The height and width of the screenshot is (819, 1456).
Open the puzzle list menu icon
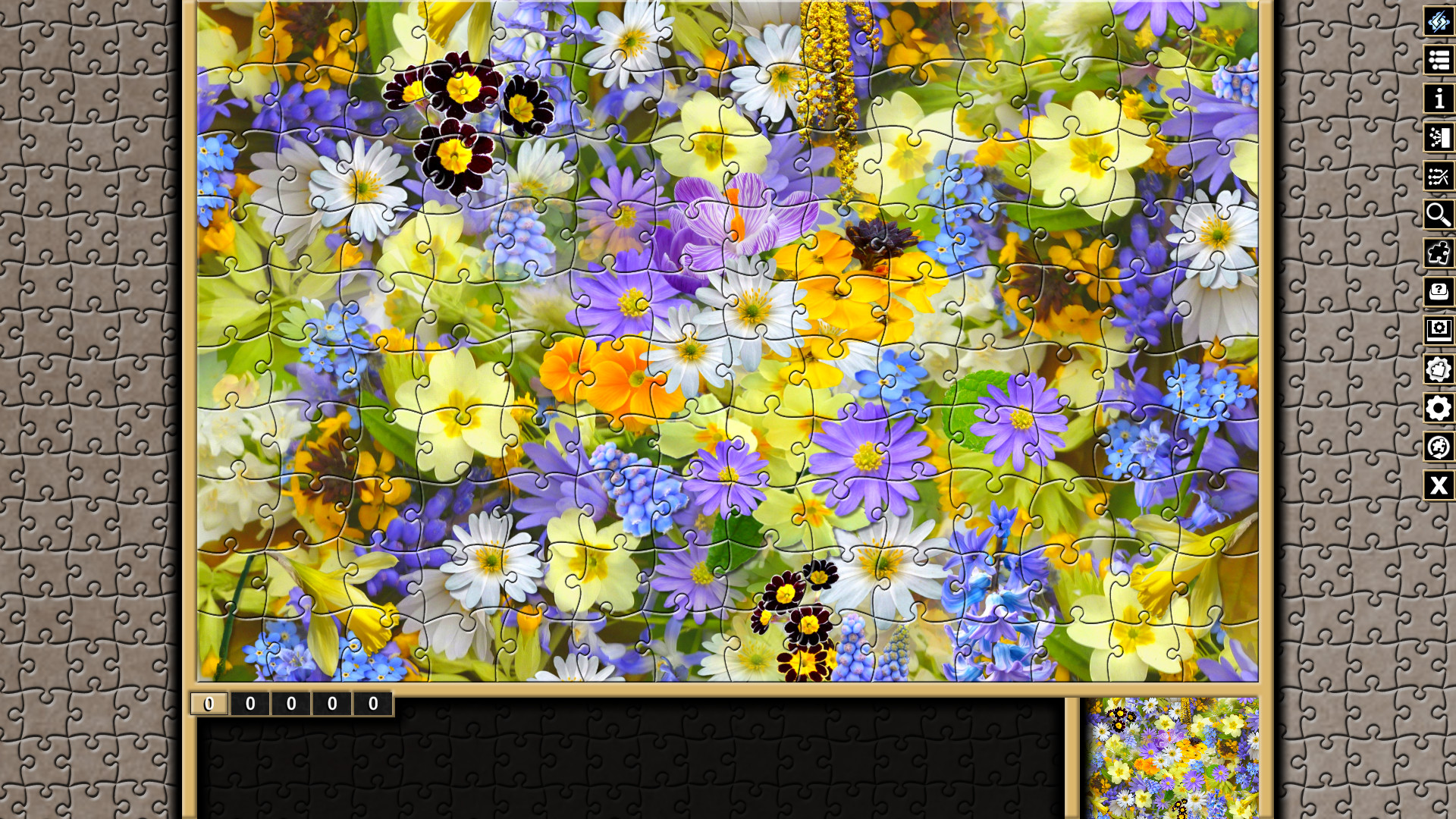tap(1439, 61)
